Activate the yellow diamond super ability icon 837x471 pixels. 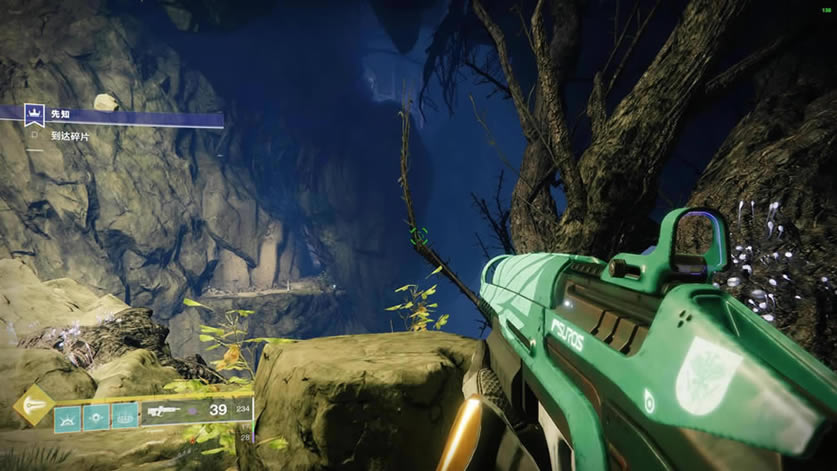pyautogui.click(x=33, y=407)
